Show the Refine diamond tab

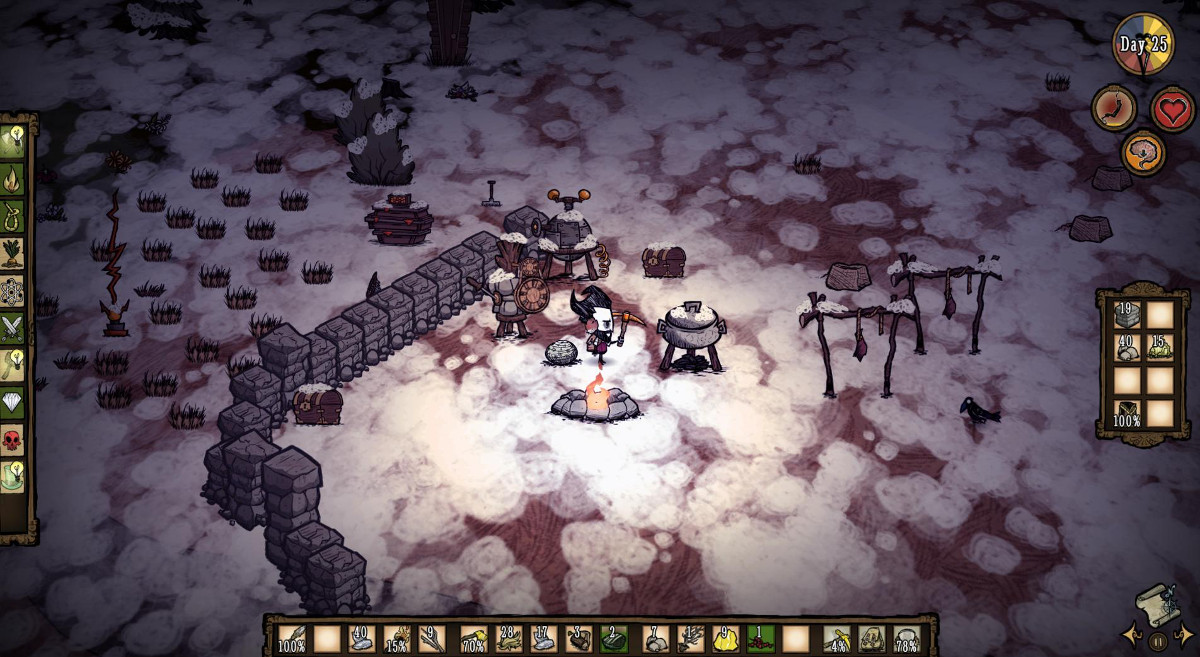12,400
